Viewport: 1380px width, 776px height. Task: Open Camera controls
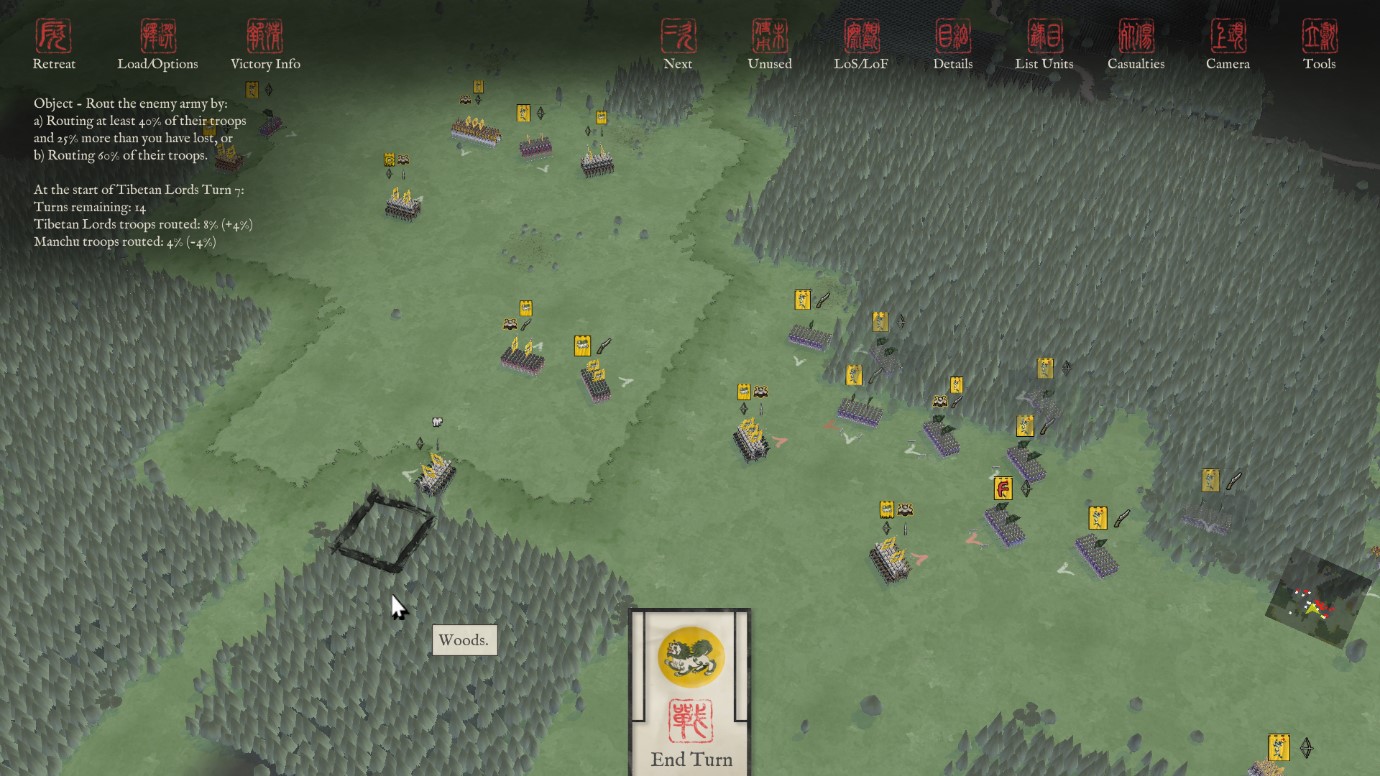tap(1227, 45)
